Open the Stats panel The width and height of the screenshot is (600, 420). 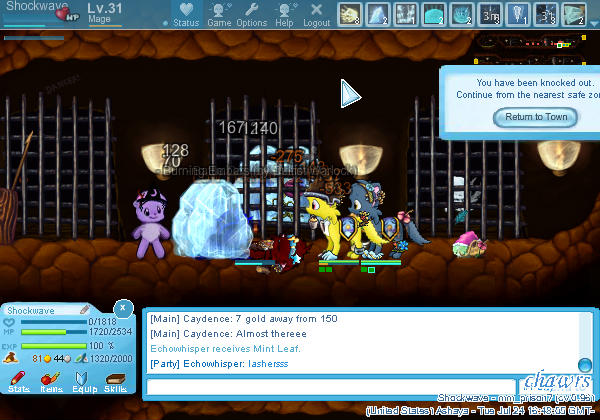pyautogui.click(x=18, y=380)
